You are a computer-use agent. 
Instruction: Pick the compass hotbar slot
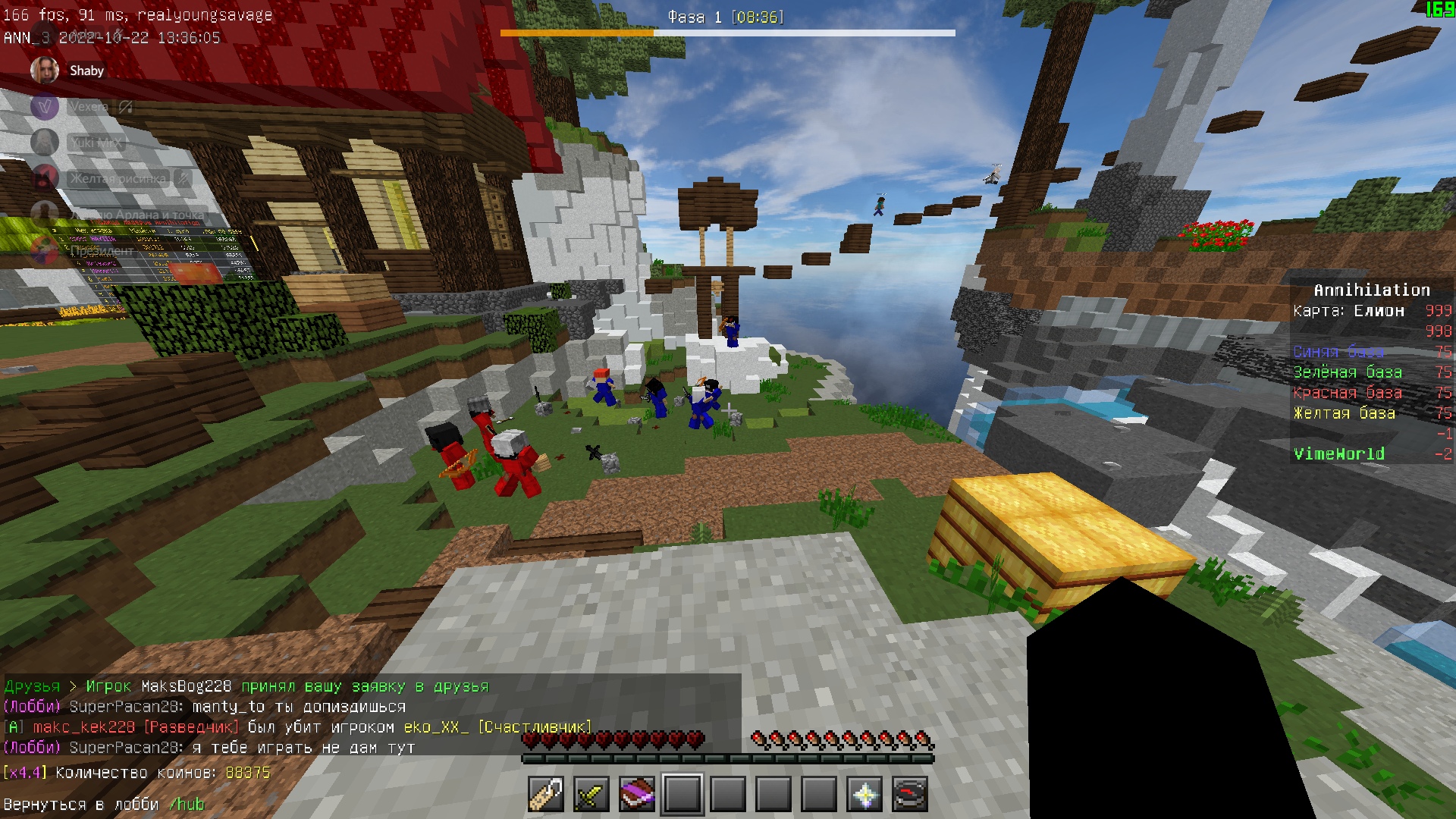pyautogui.click(x=910, y=795)
